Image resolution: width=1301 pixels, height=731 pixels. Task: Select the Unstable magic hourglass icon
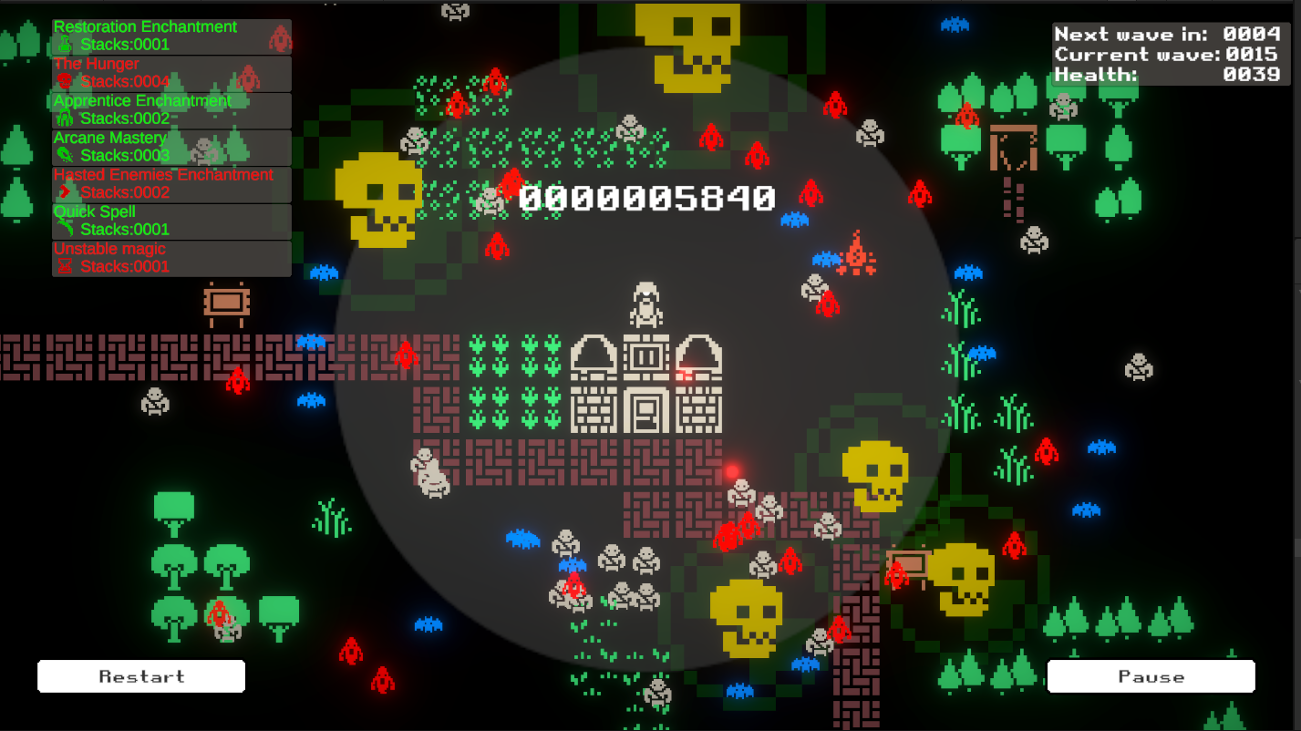coord(66,266)
